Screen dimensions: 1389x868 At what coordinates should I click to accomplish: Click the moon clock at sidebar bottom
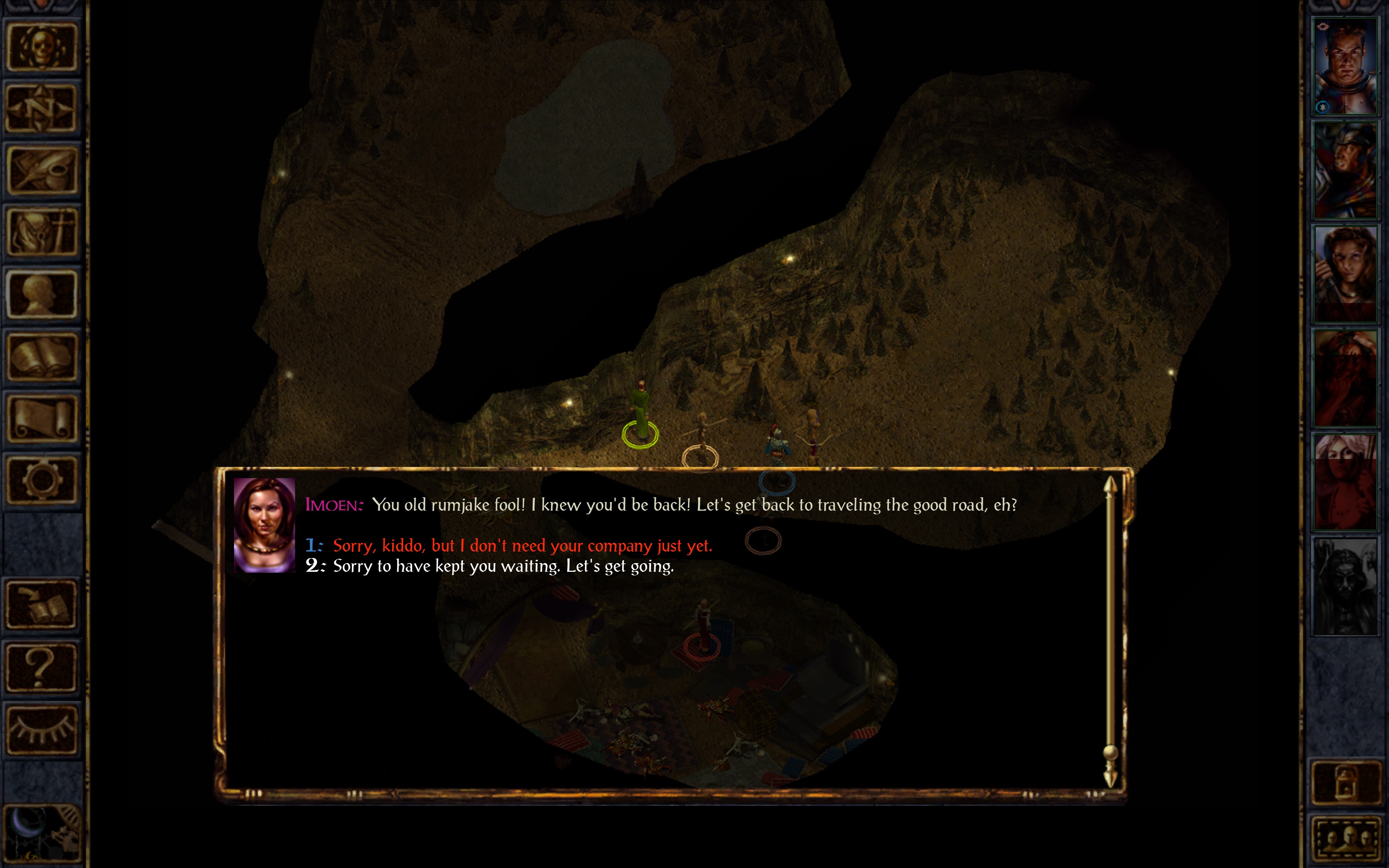pyautogui.click(x=41, y=834)
